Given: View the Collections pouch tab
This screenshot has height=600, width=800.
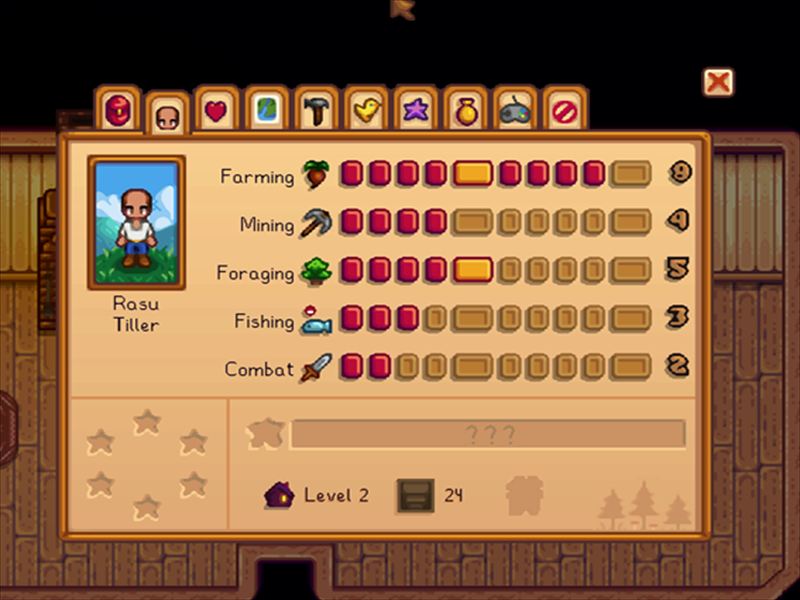Looking at the screenshot, I should click(466, 110).
